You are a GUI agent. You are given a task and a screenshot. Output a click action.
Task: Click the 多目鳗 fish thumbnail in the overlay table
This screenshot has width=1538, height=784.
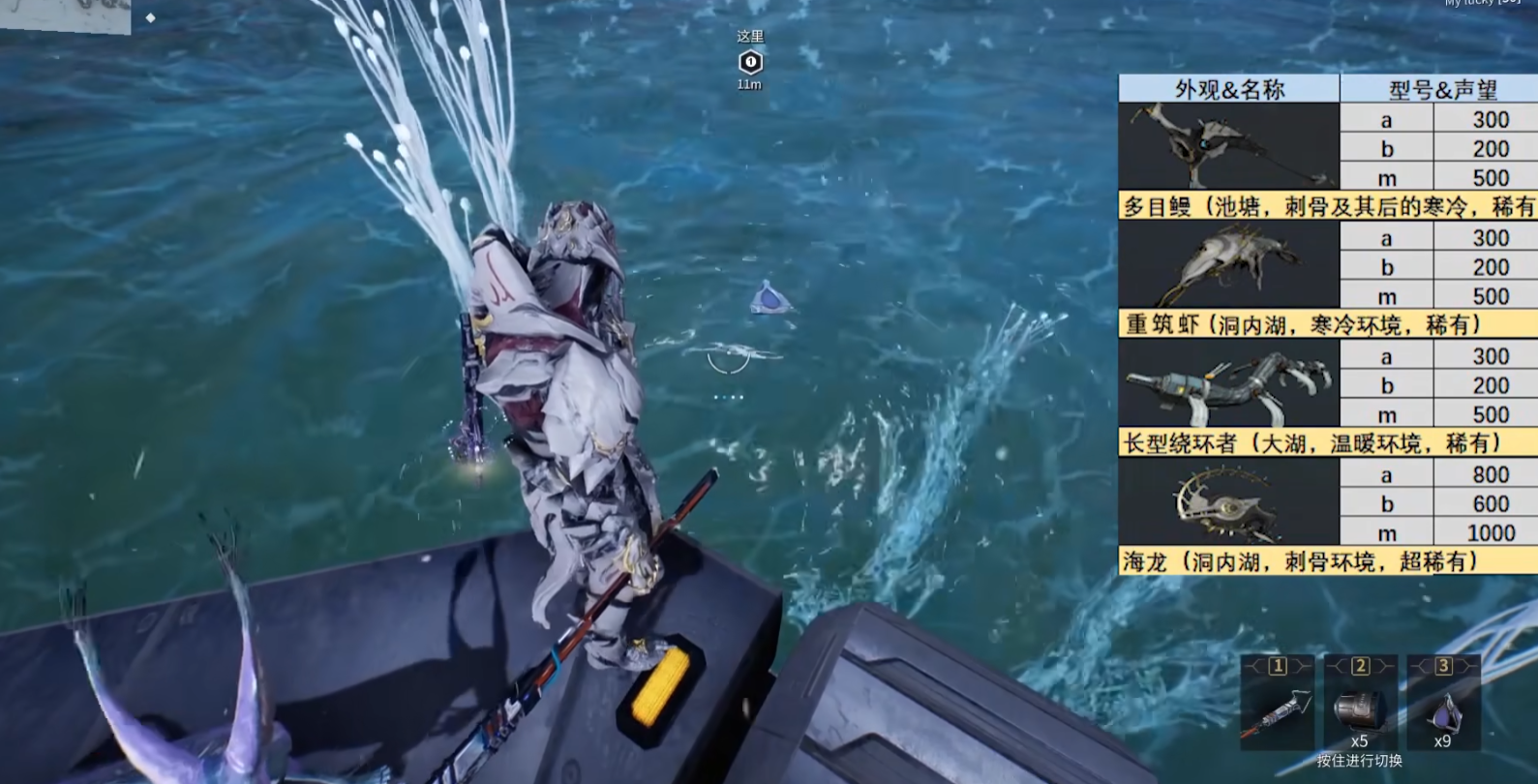[1228, 146]
